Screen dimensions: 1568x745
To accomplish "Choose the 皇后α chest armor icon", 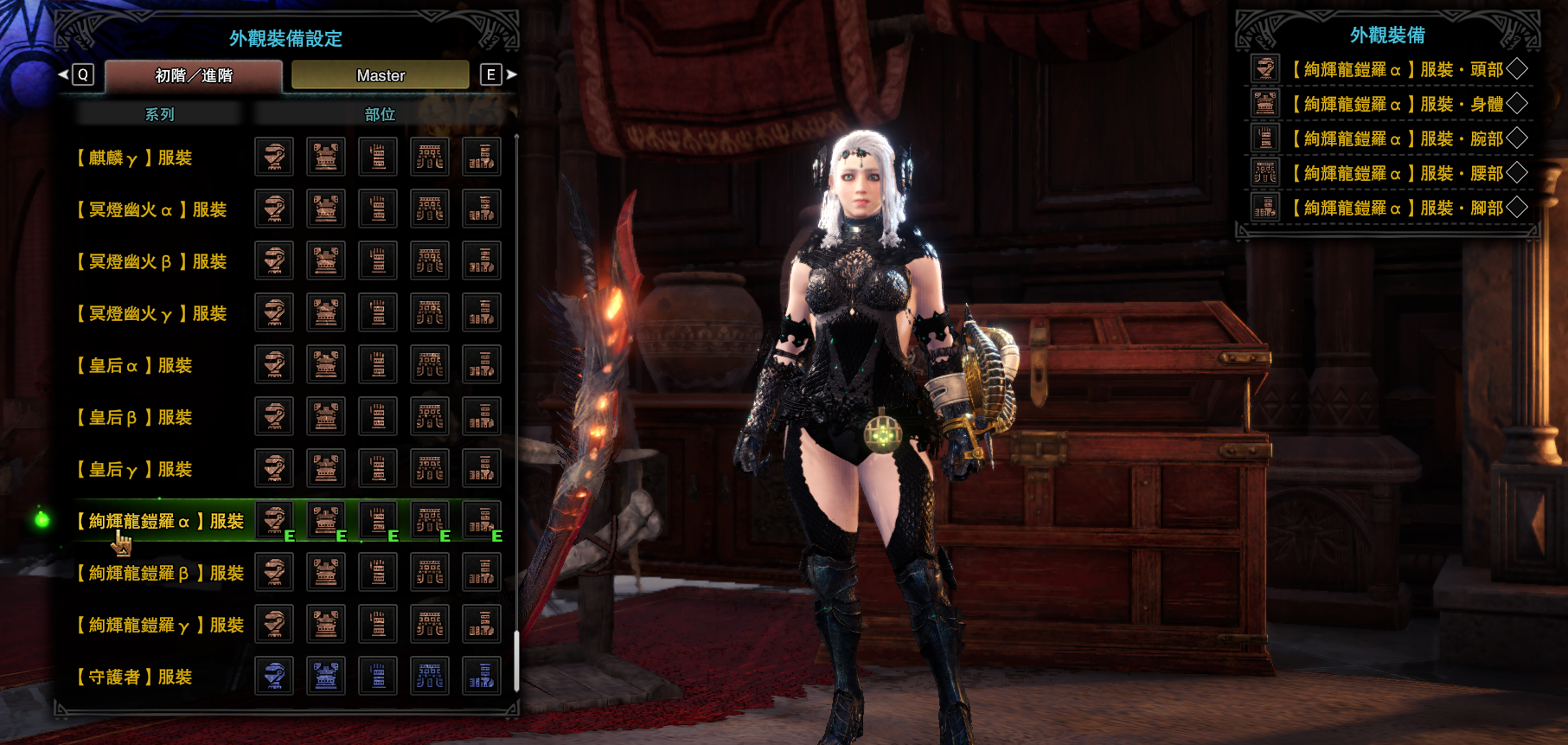I will pyautogui.click(x=326, y=364).
